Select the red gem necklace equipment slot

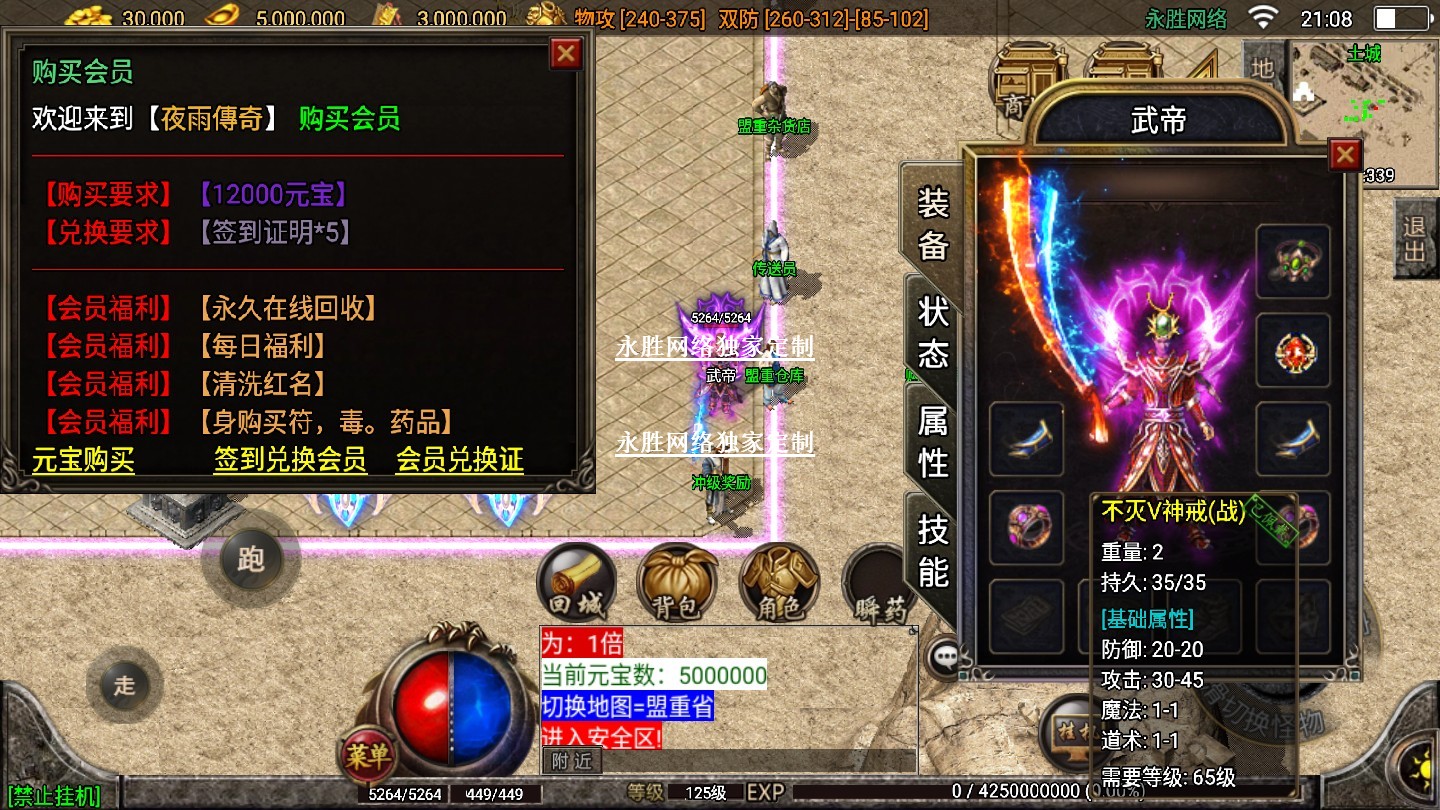tap(1293, 351)
